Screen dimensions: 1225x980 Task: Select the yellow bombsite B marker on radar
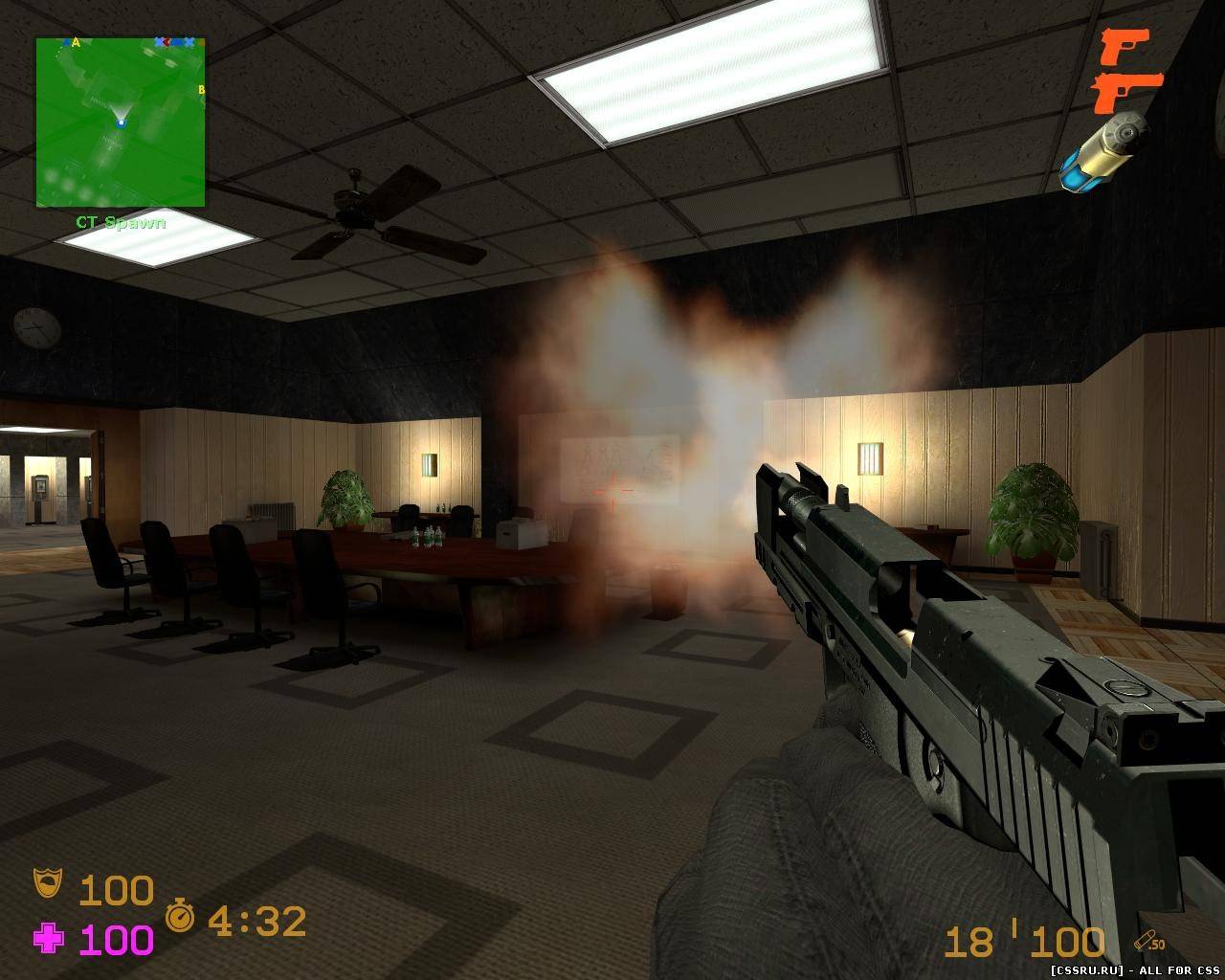(201, 90)
